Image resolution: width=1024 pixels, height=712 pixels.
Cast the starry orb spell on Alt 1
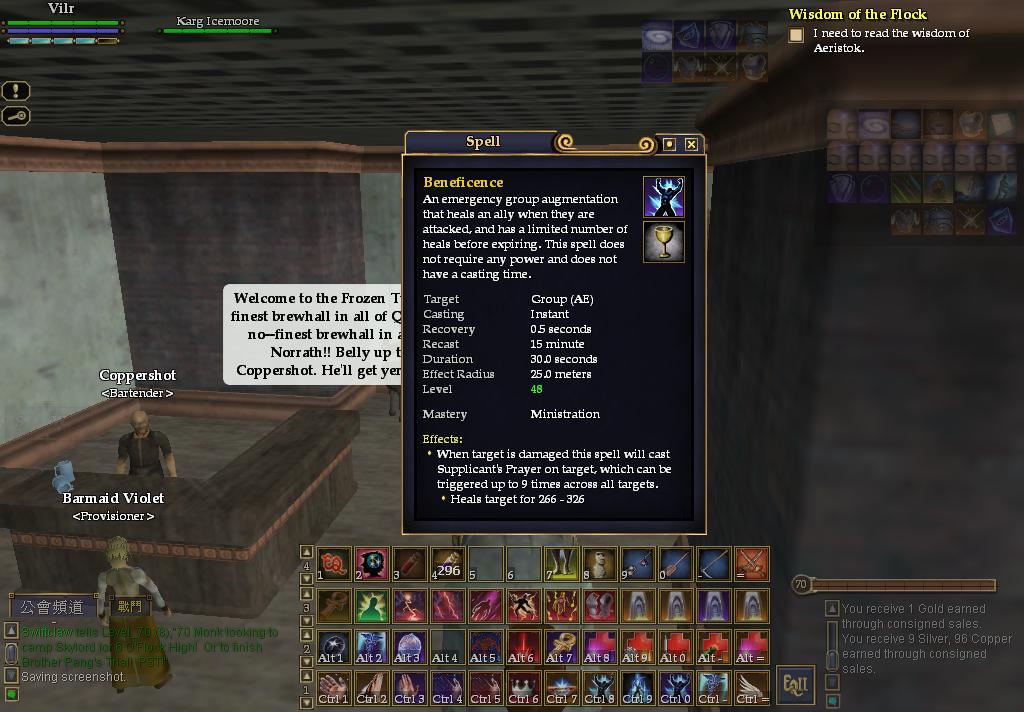[334, 646]
